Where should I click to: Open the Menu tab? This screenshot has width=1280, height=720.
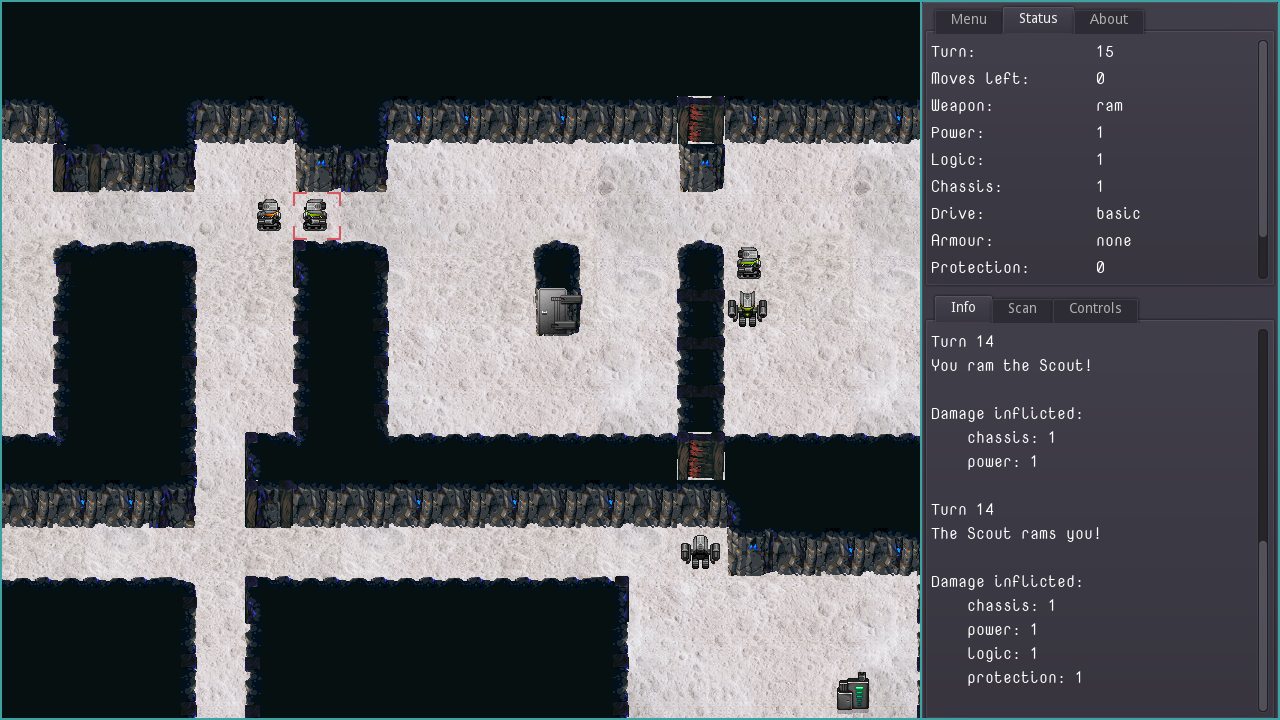tap(967, 18)
